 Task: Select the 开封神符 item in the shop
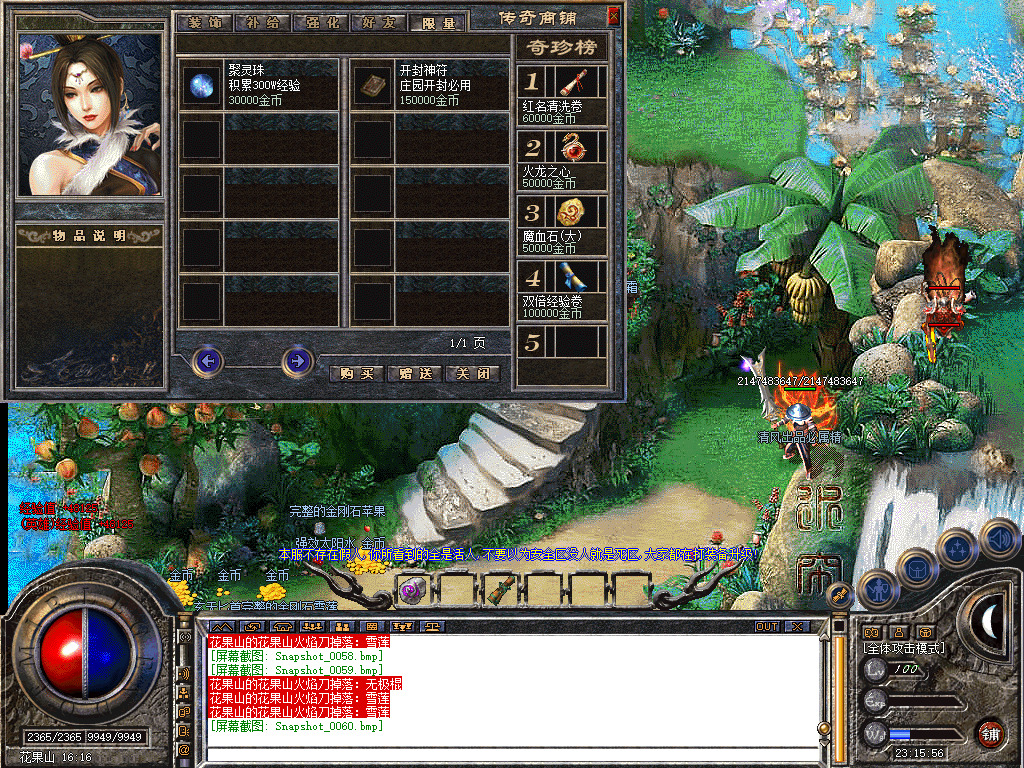click(374, 84)
